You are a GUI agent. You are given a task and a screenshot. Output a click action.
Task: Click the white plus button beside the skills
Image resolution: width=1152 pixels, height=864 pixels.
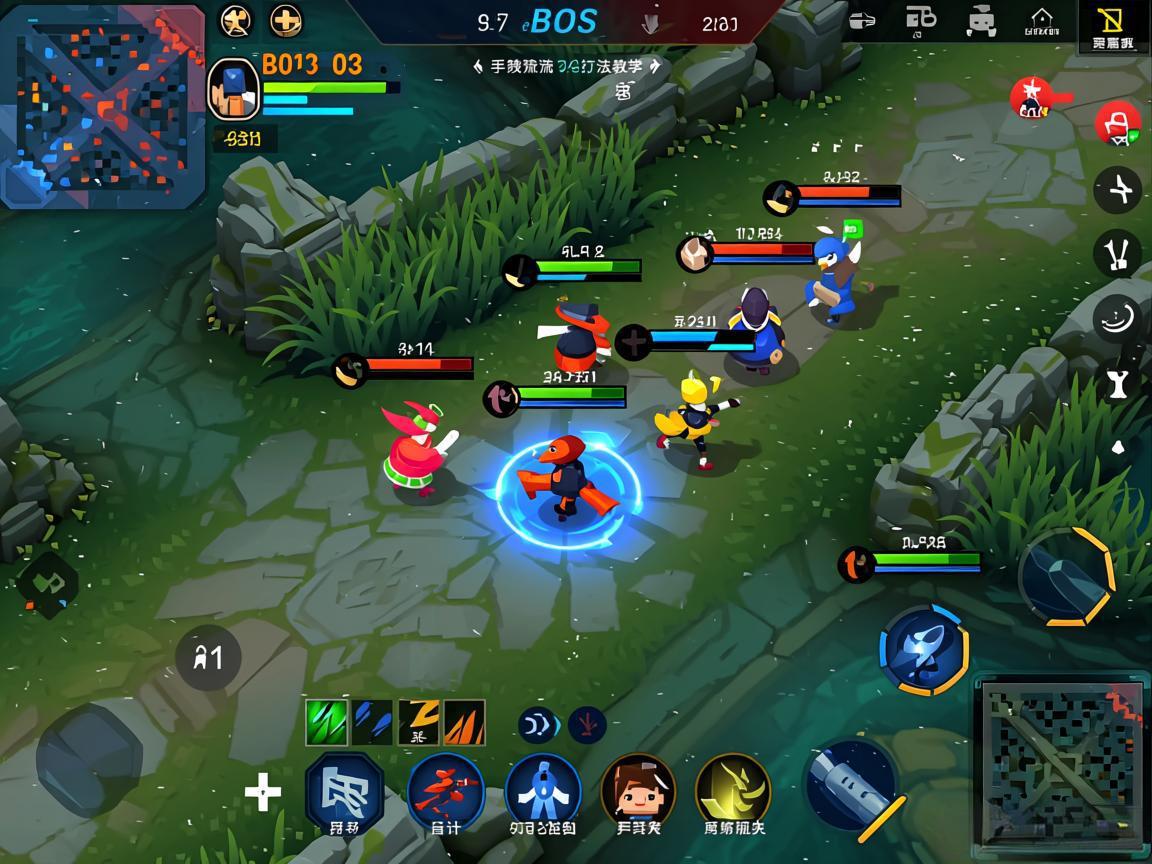point(262,794)
